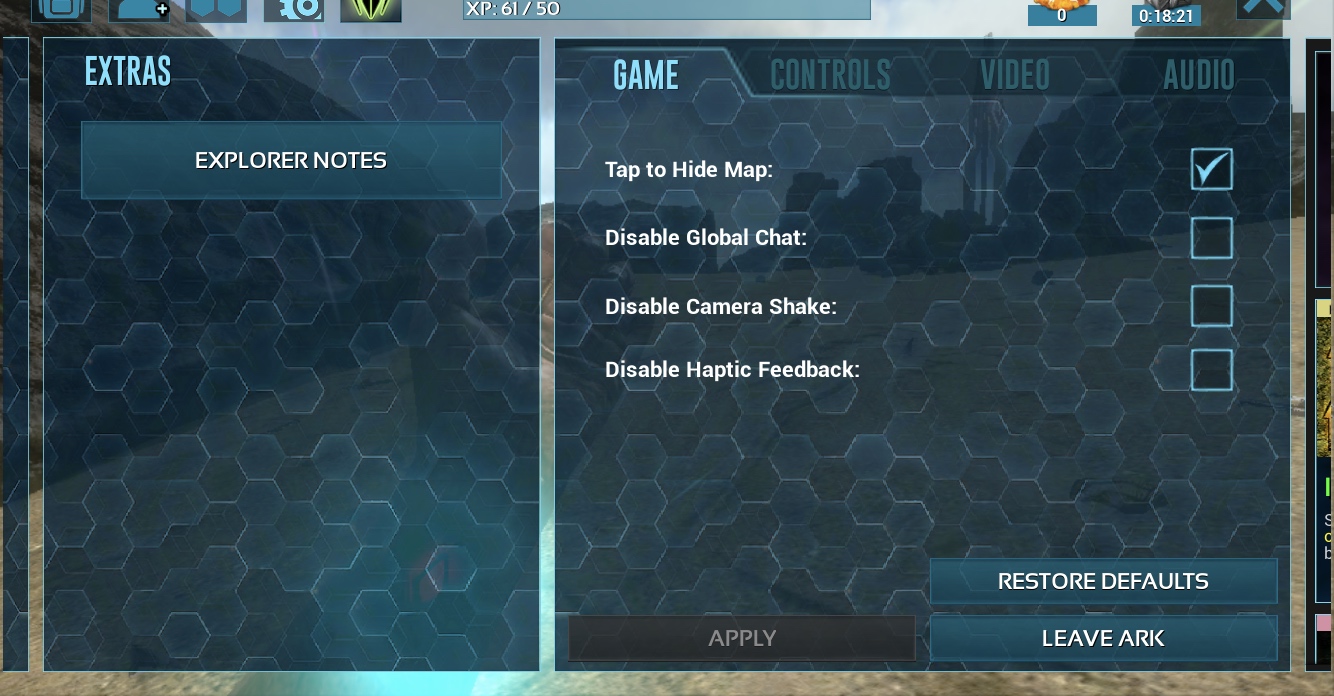
Task: Tick the Disable Global Chat checkbox
Action: pyautogui.click(x=1211, y=238)
